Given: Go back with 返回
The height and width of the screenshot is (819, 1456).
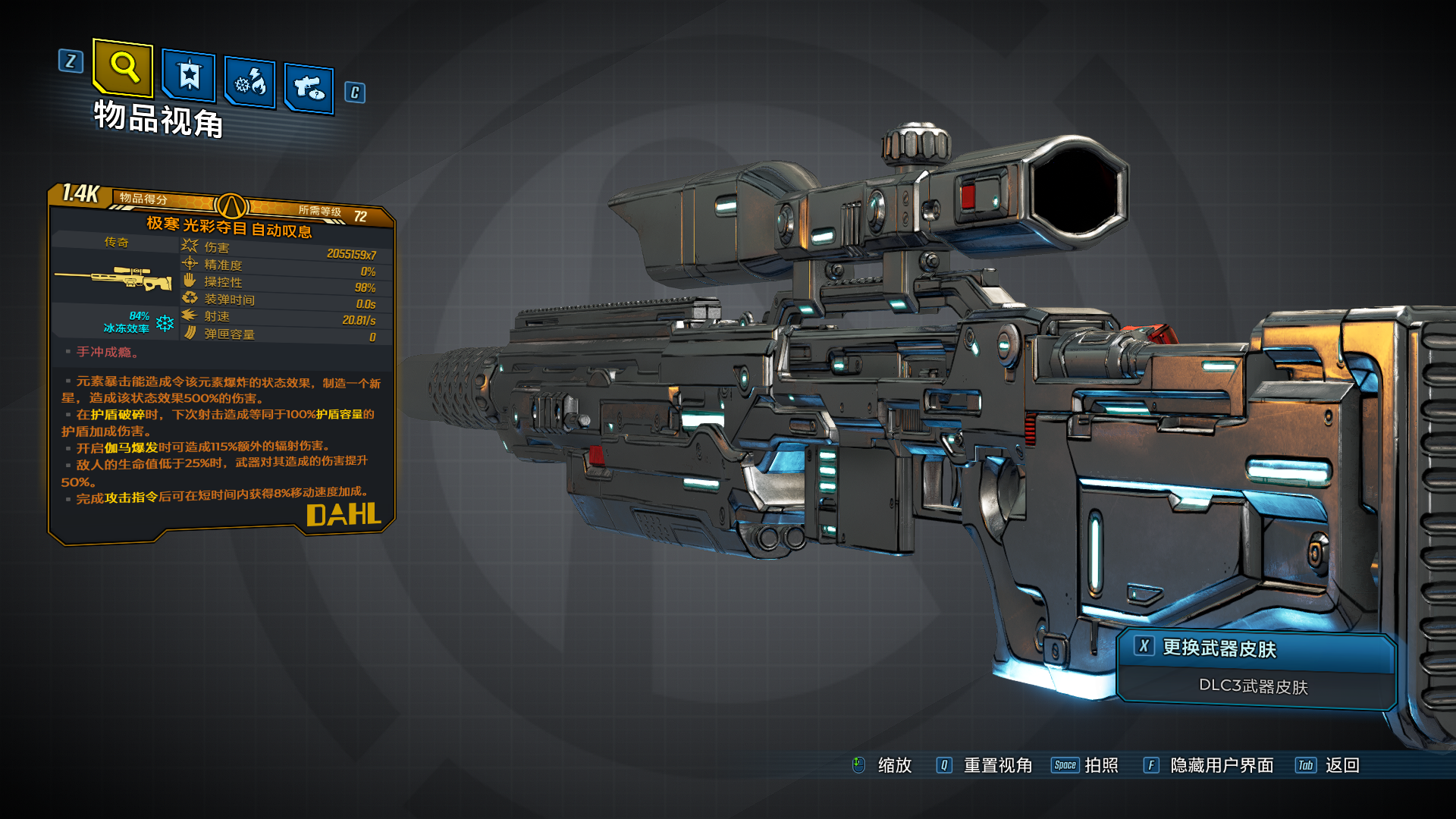Looking at the screenshot, I should [x=1341, y=765].
